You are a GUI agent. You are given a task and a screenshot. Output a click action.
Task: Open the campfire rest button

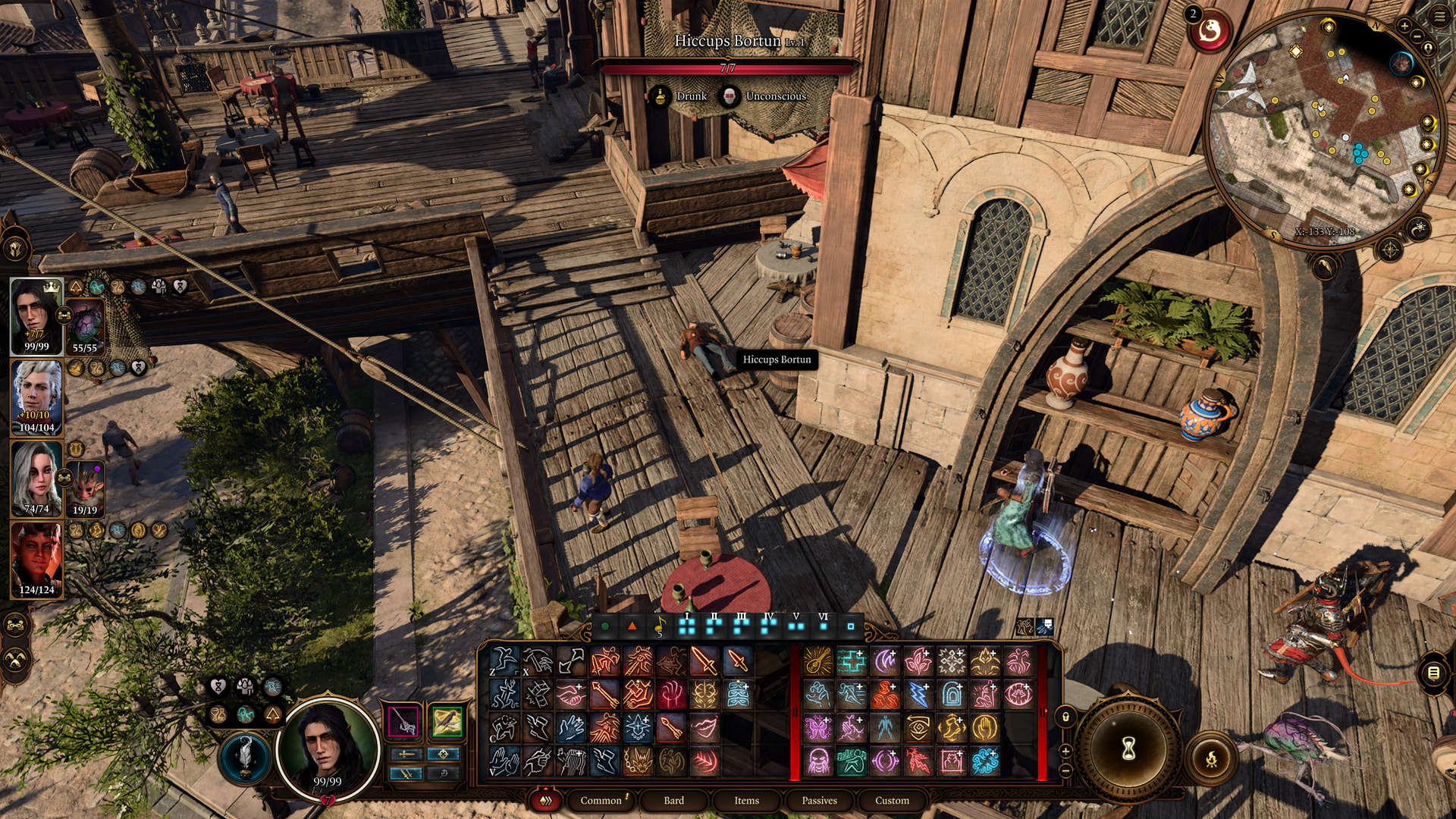click(1211, 757)
